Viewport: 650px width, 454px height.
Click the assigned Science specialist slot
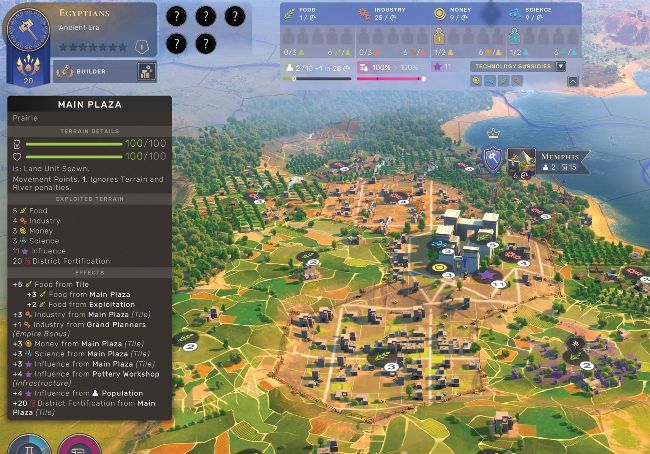[x=516, y=34]
